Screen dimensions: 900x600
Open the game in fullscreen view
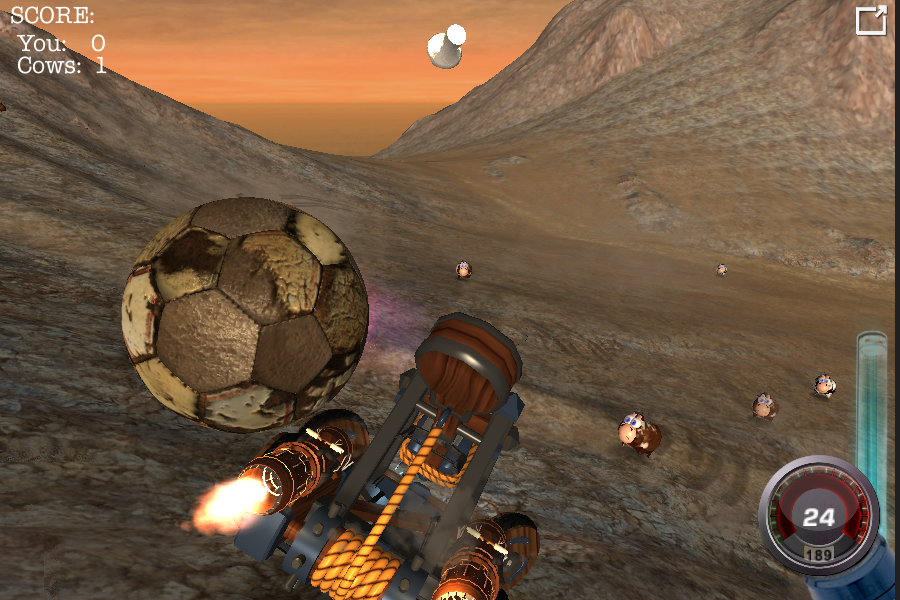[x=871, y=21]
